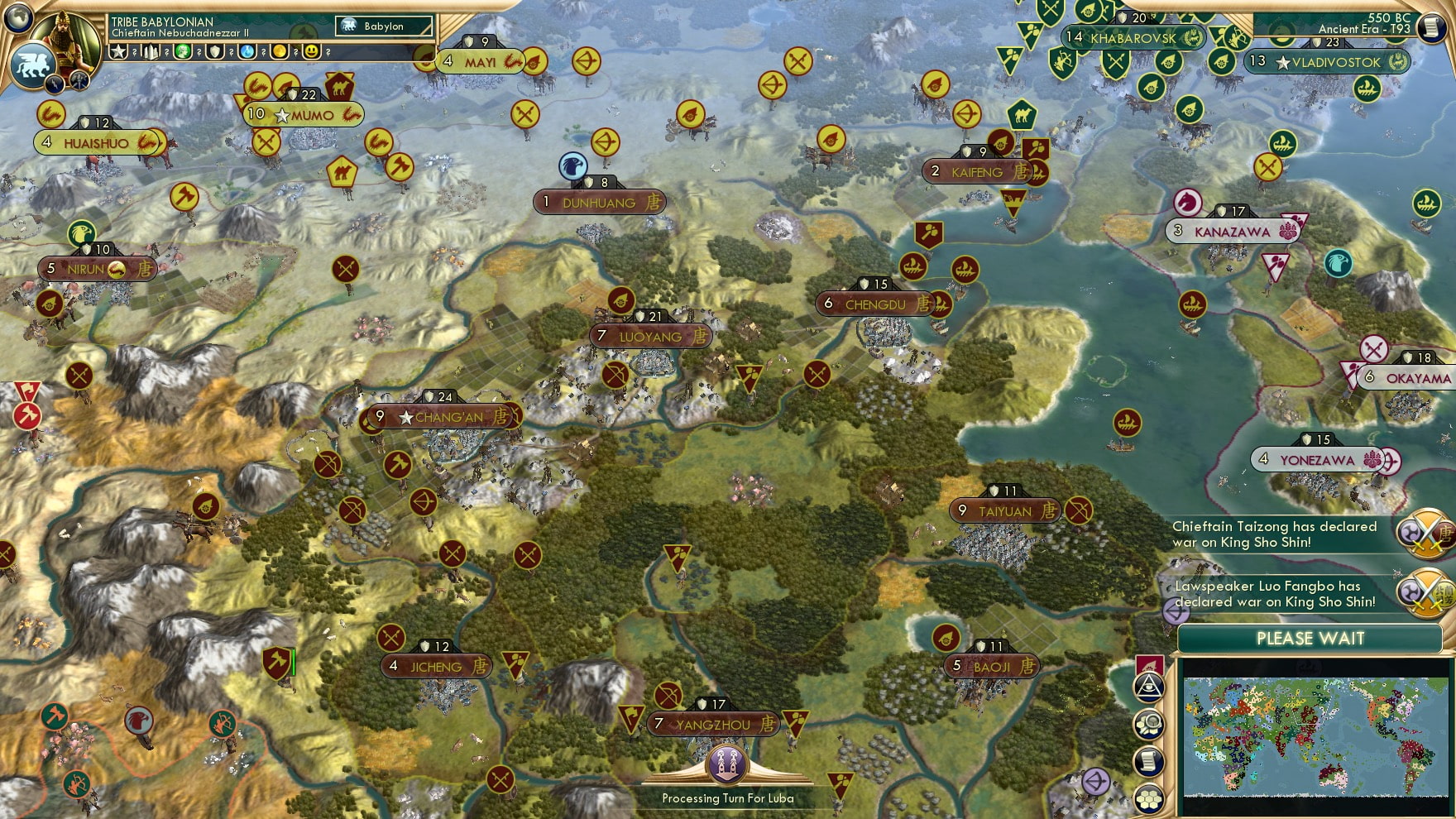Open the Babylon civilization dropdown
The image size is (1456, 819).
coord(384,26)
